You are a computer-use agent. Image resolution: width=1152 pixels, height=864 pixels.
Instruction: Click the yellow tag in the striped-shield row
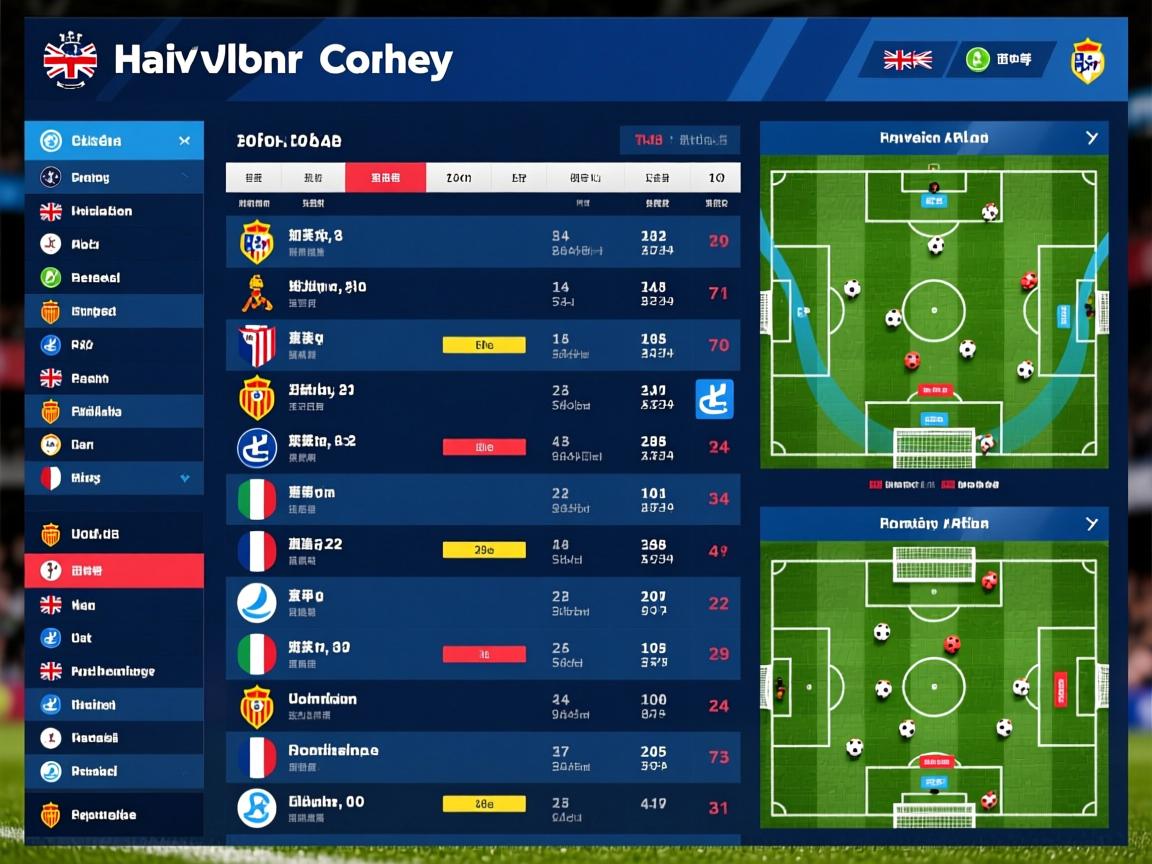point(484,346)
